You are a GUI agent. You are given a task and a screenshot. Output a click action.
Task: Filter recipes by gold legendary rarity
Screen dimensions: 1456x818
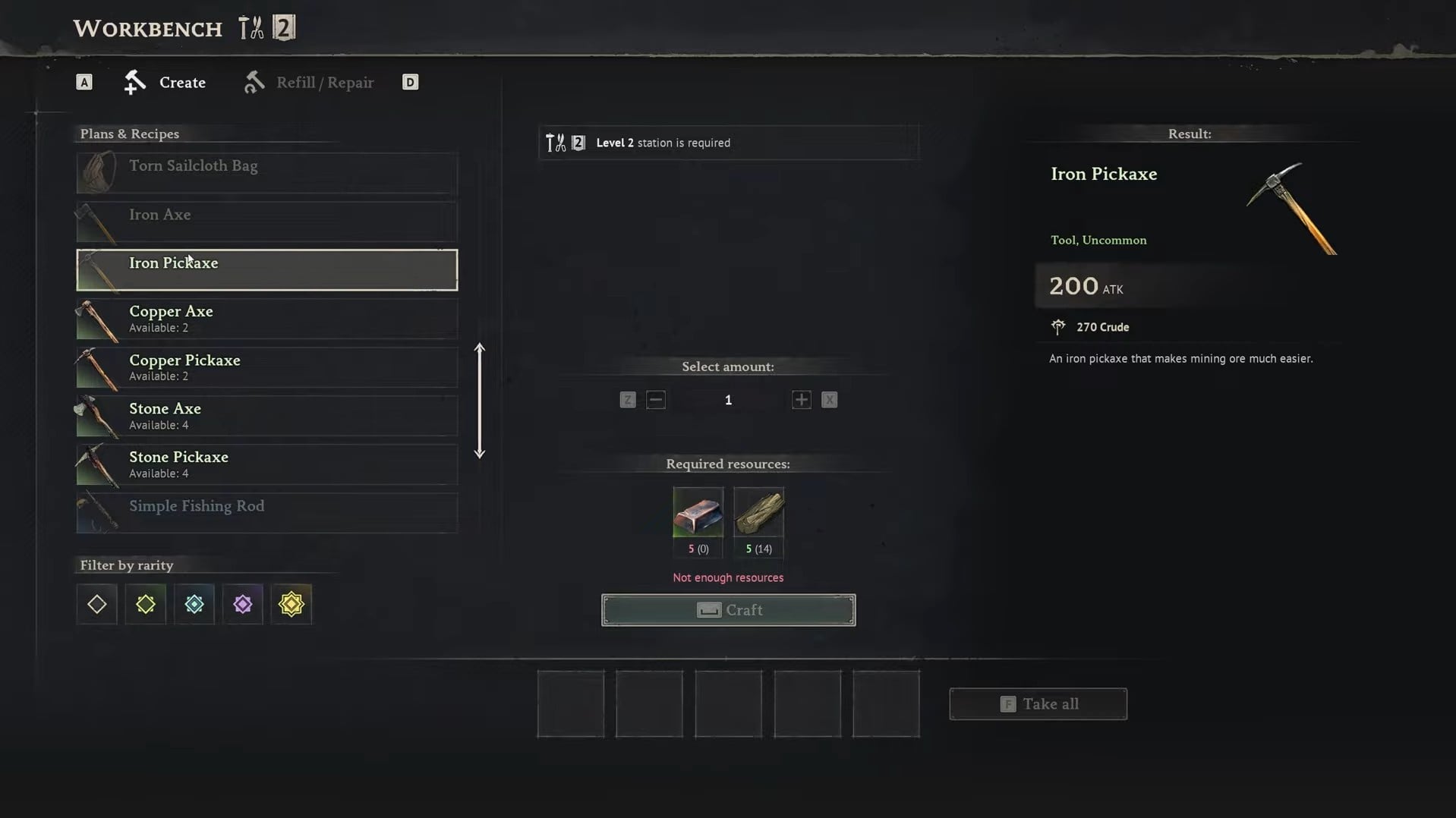(x=292, y=604)
